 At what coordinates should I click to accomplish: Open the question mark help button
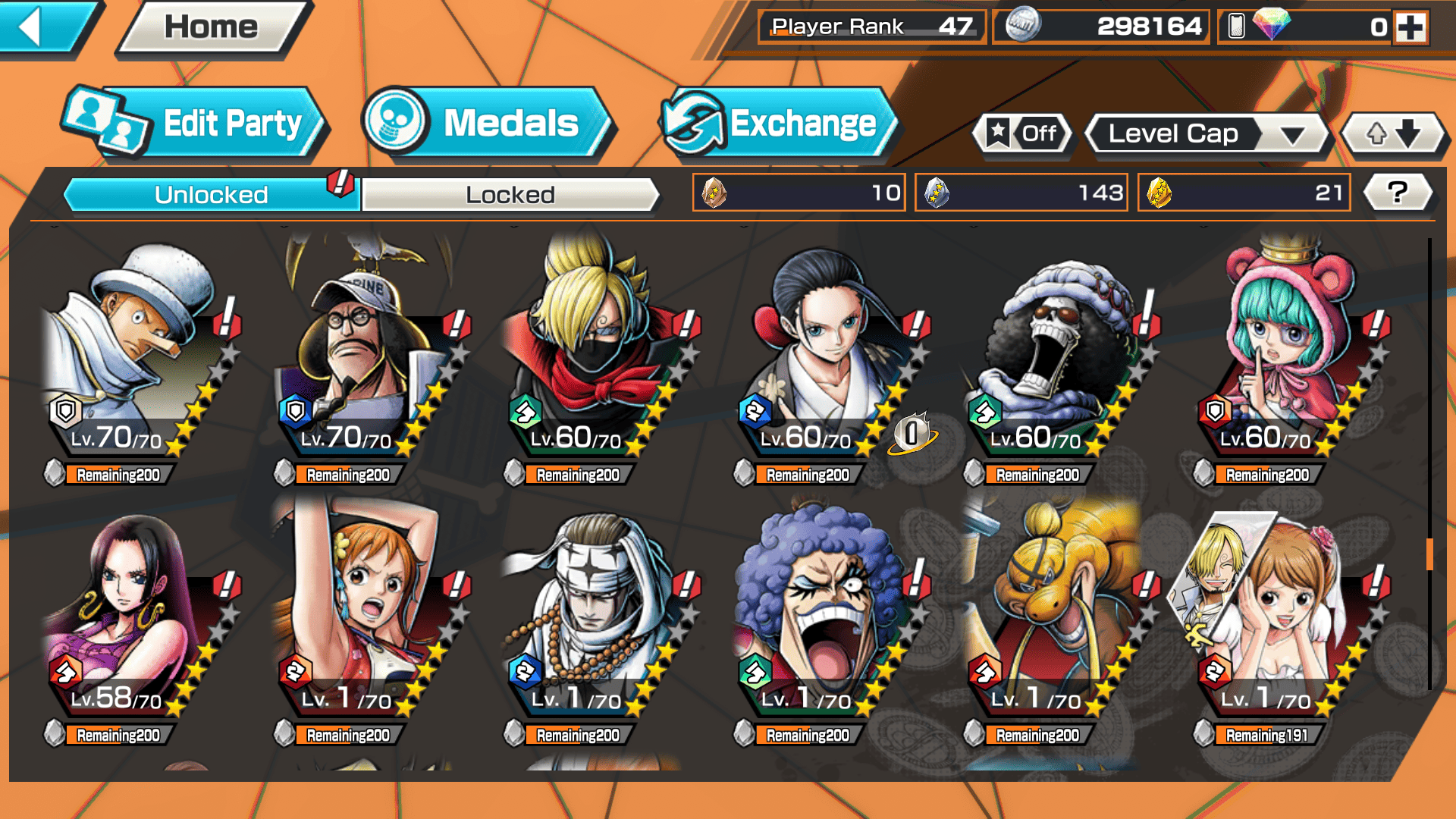click(1397, 193)
